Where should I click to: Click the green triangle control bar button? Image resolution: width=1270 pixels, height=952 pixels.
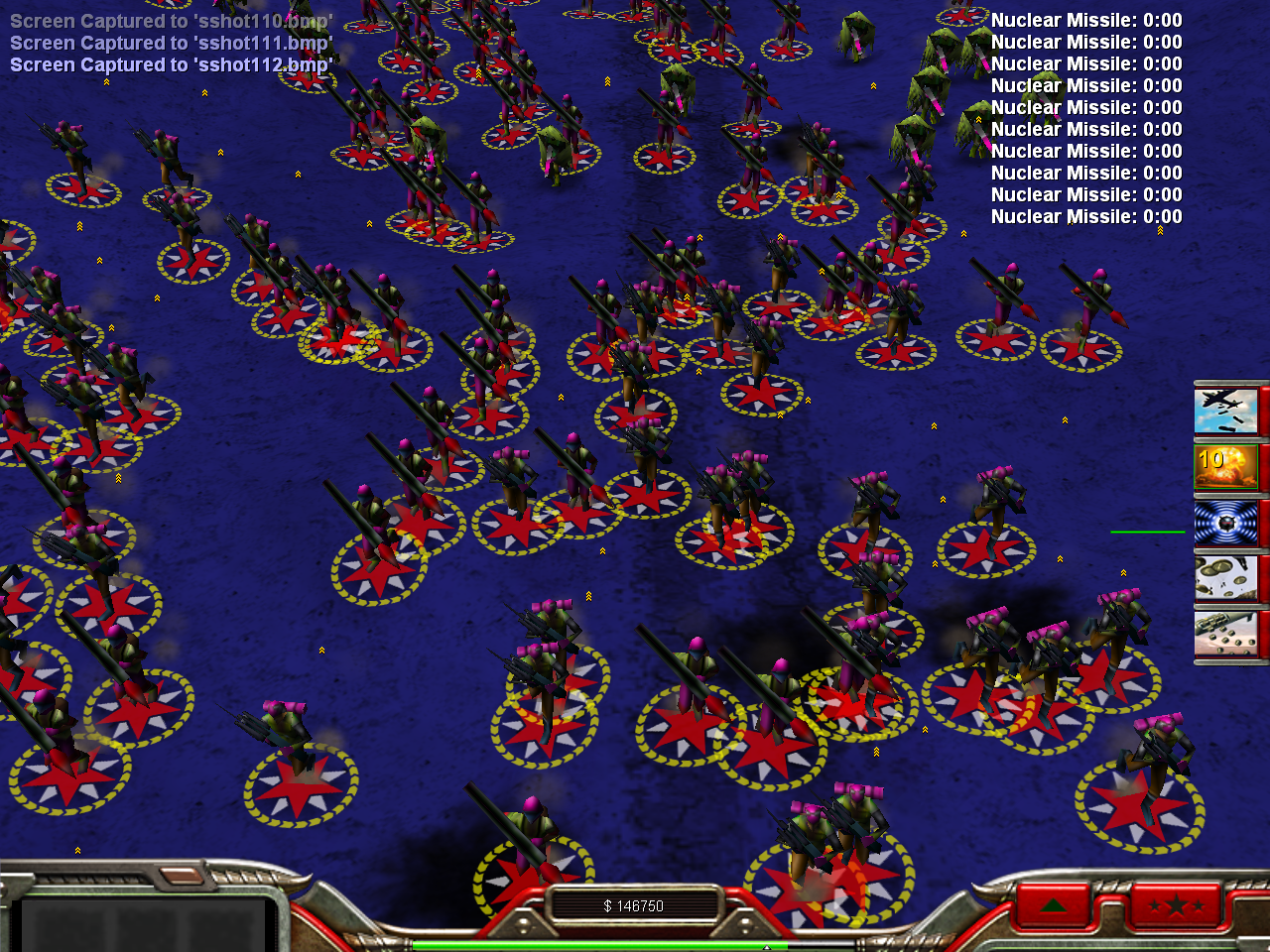tap(1054, 905)
